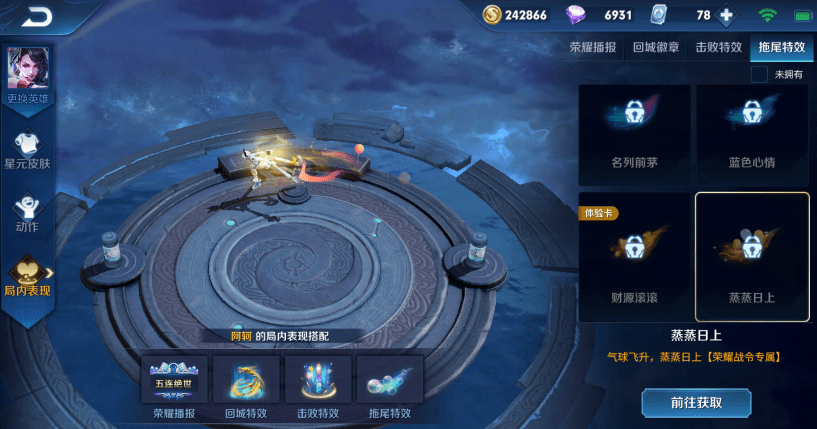Viewport: 817px width, 429px height.
Task: Switch to the 回城徽章 tab
Action: click(x=657, y=47)
